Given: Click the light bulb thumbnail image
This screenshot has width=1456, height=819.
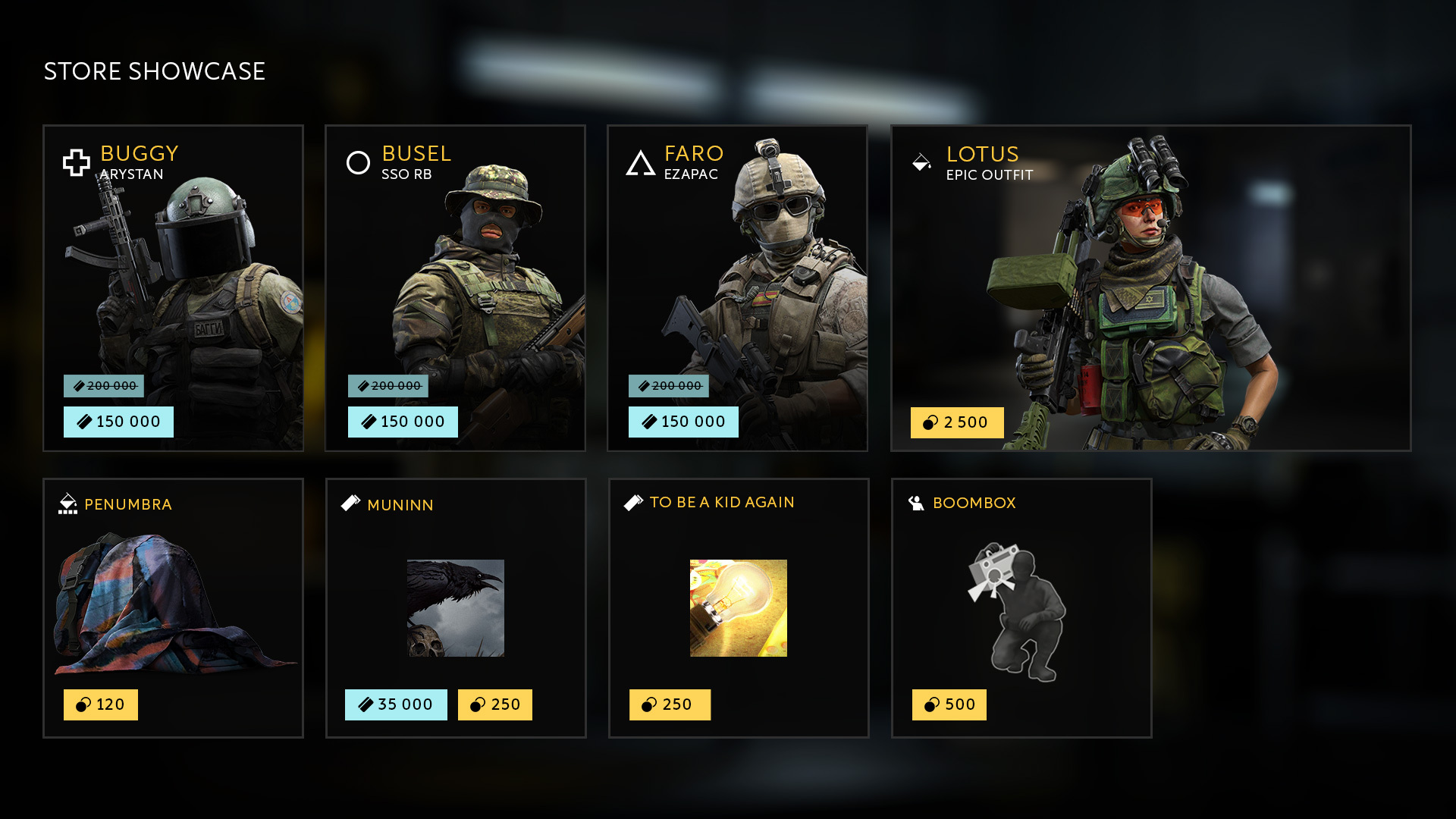Looking at the screenshot, I should click(x=739, y=608).
